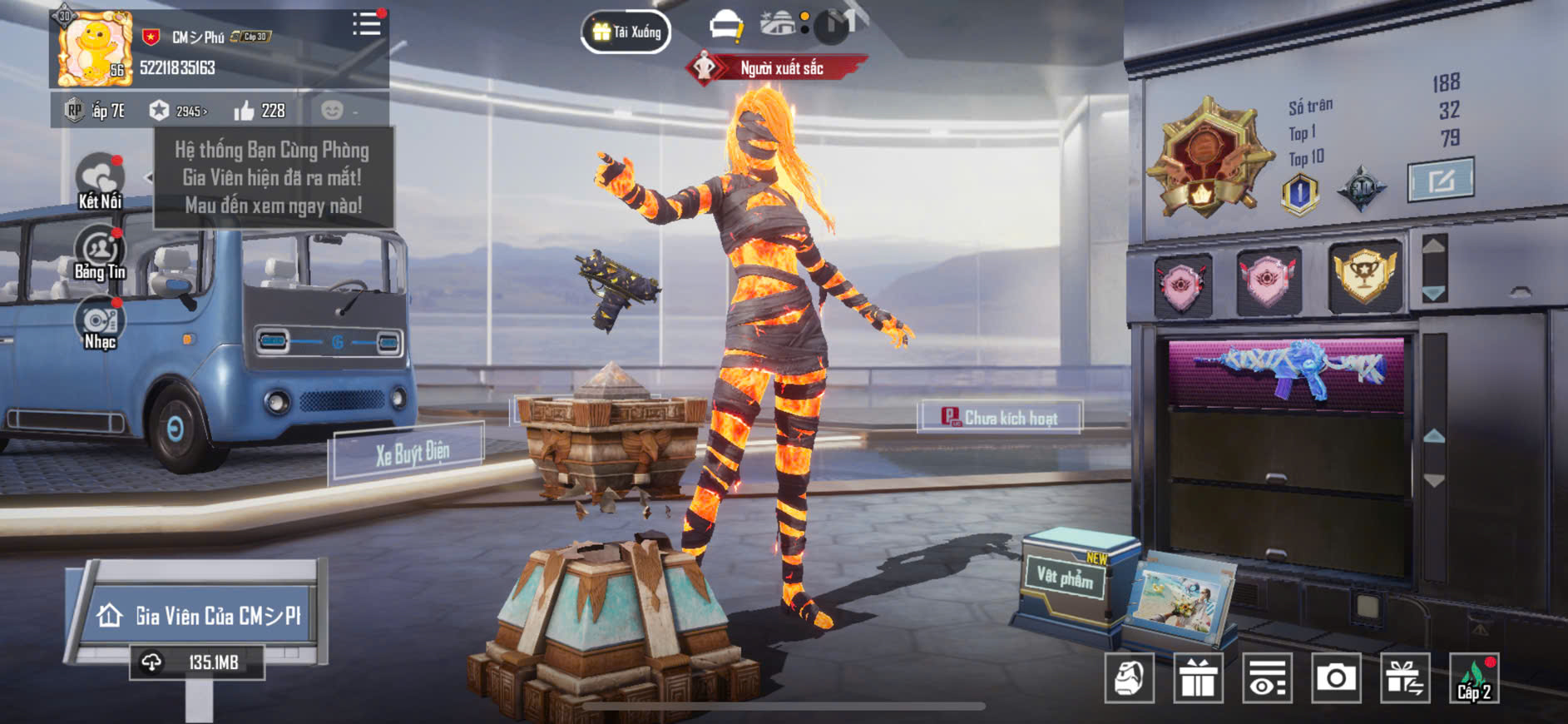
Task: Open the gift exchange arrows button
Action: click(x=1404, y=679)
